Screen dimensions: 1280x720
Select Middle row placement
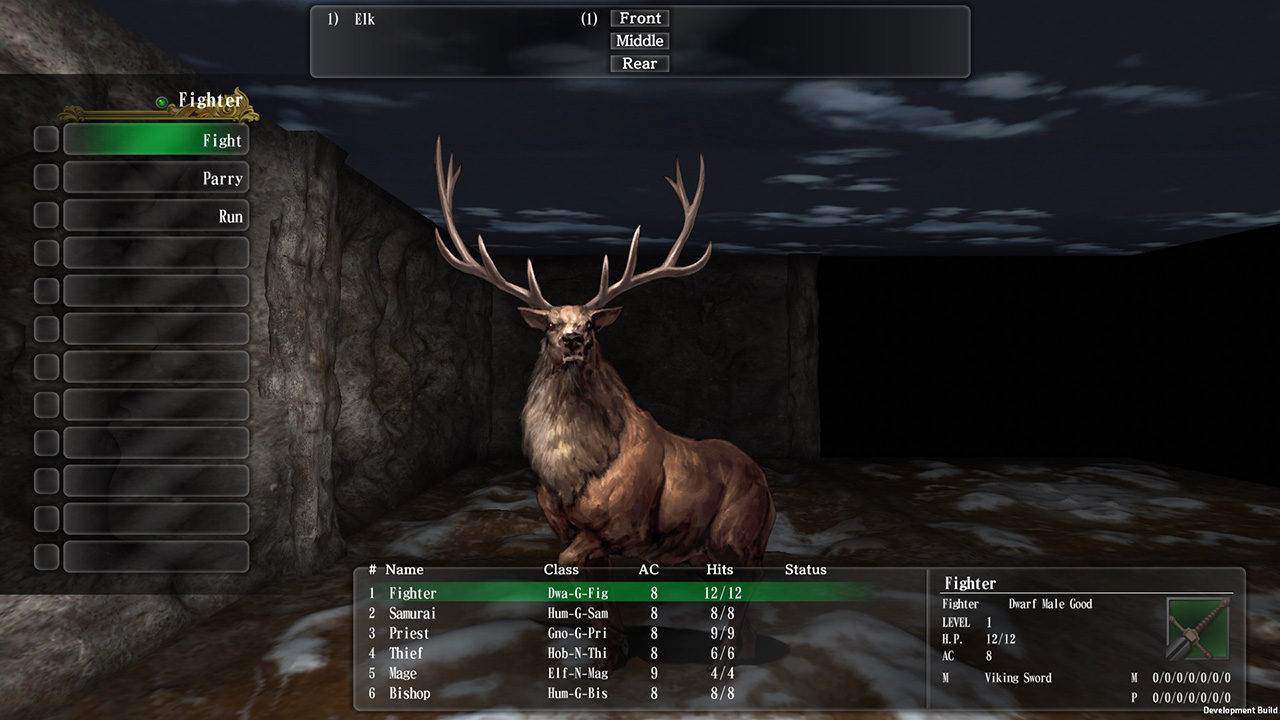pos(639,41)
